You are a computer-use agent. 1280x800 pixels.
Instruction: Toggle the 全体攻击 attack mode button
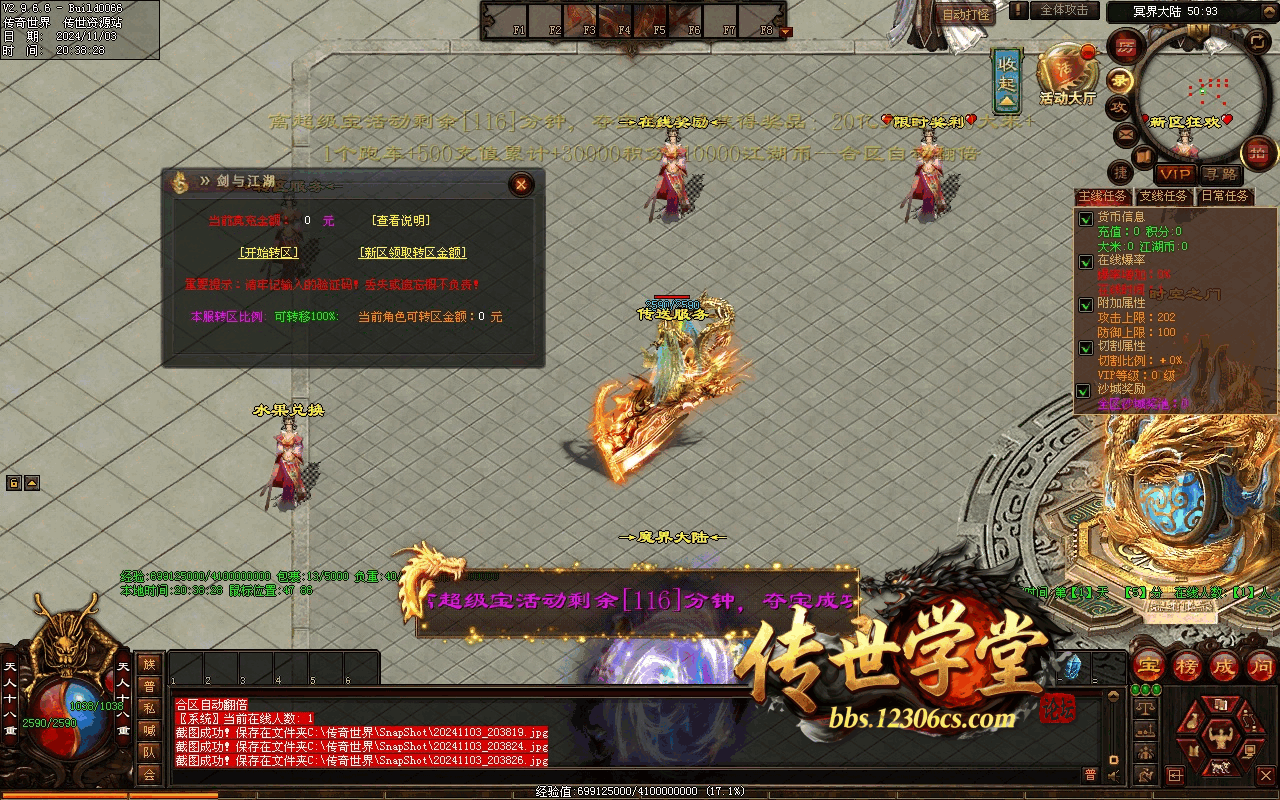tap(1064, 10)
